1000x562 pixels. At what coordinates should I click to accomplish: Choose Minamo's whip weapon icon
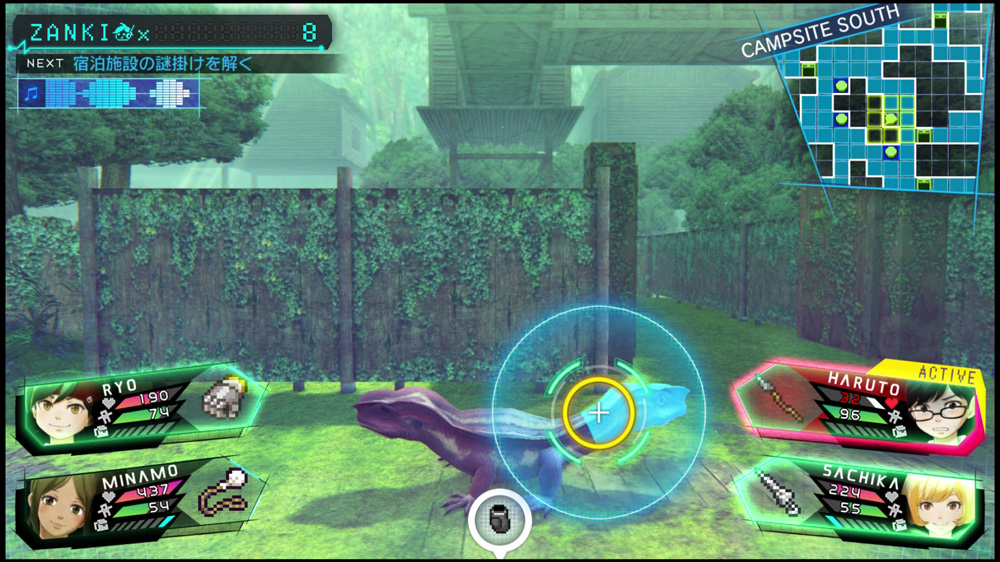pos(222,491)
